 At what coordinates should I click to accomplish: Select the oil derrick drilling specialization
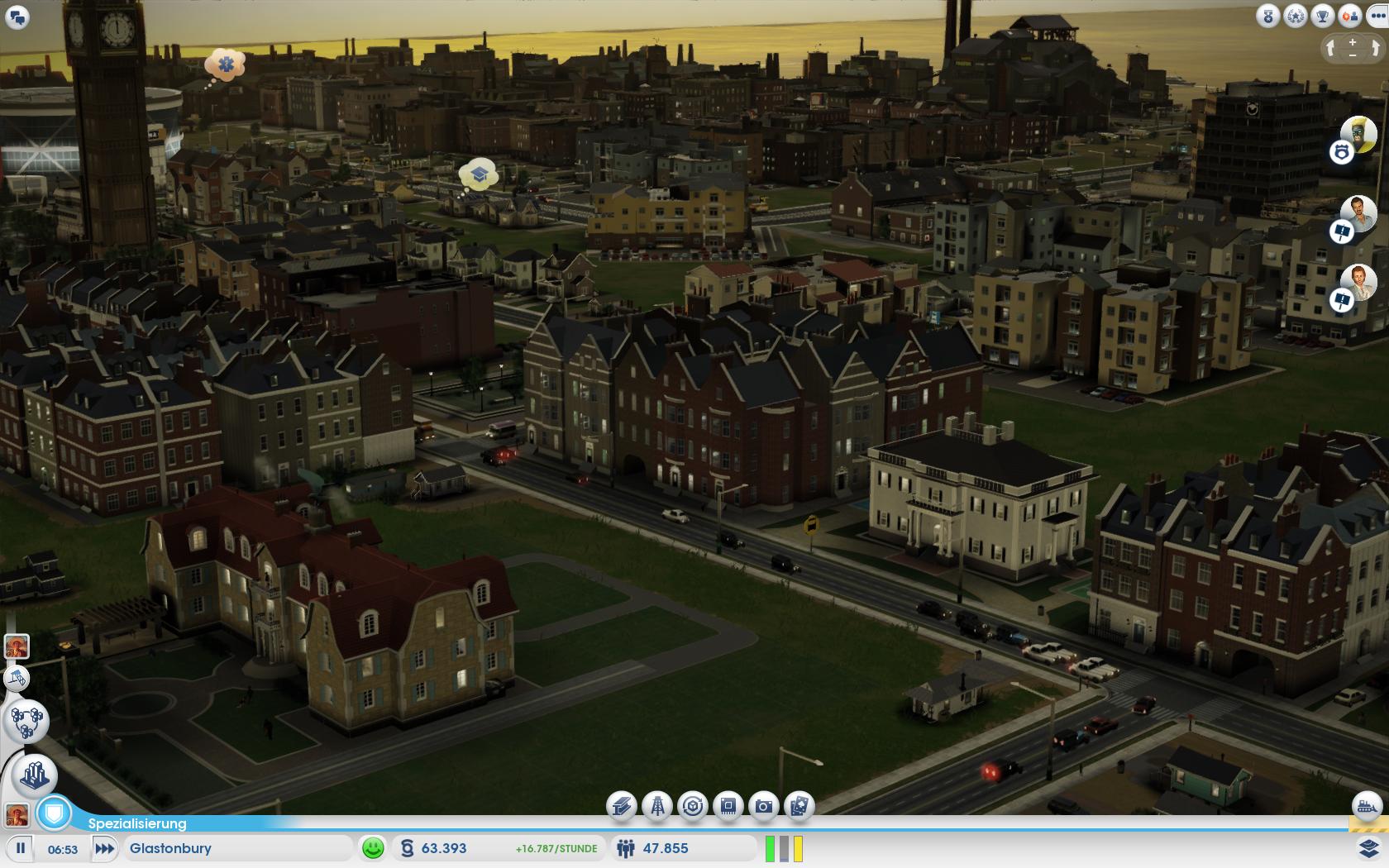coord(657,806)
